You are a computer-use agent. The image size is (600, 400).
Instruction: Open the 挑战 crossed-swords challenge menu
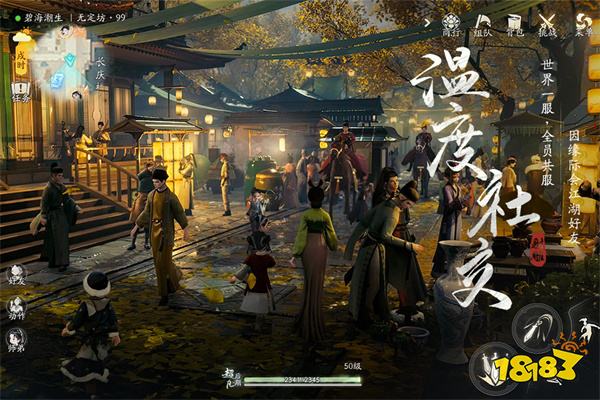(547, 24)
